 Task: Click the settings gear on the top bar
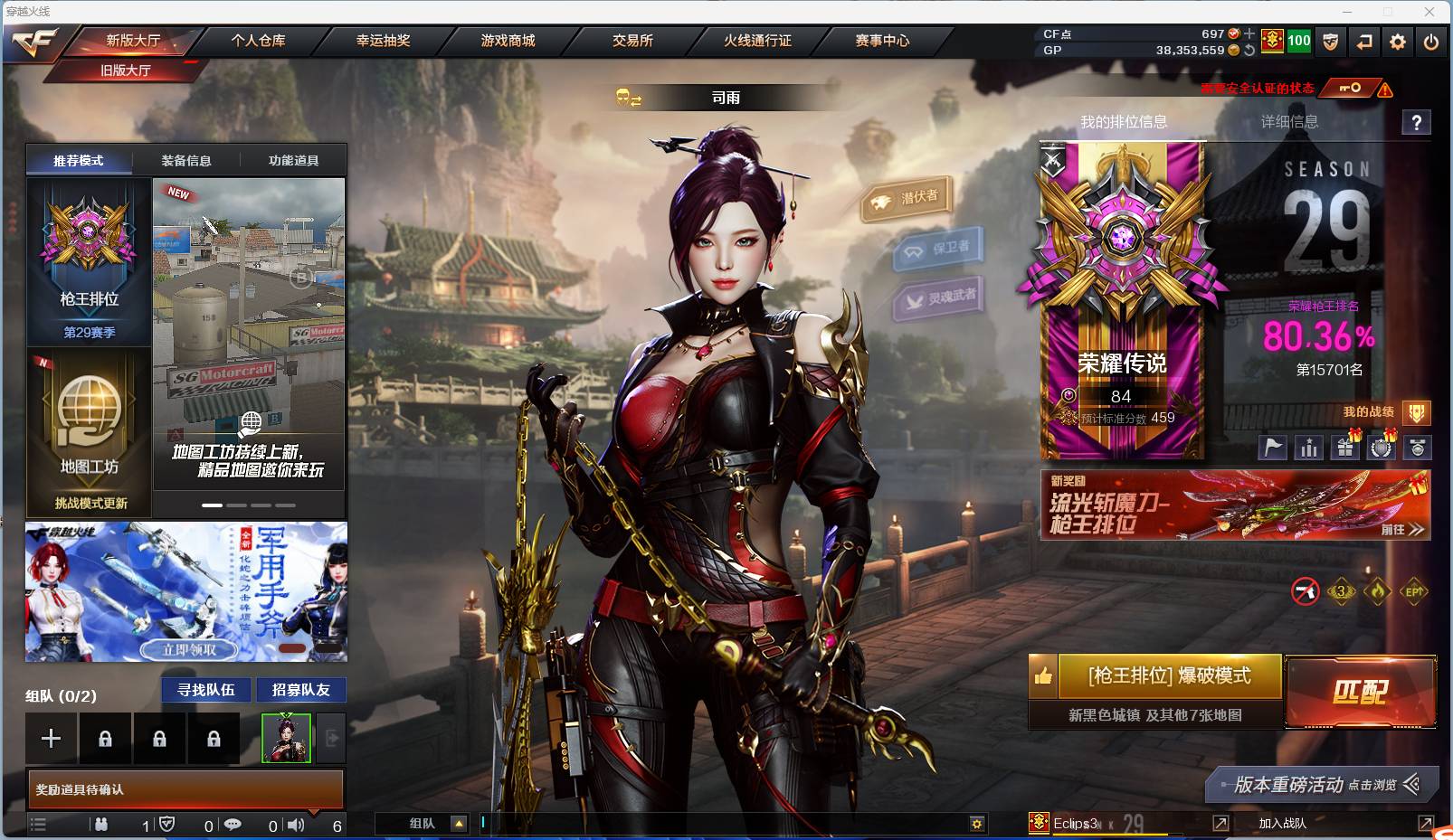(1397, 41)
